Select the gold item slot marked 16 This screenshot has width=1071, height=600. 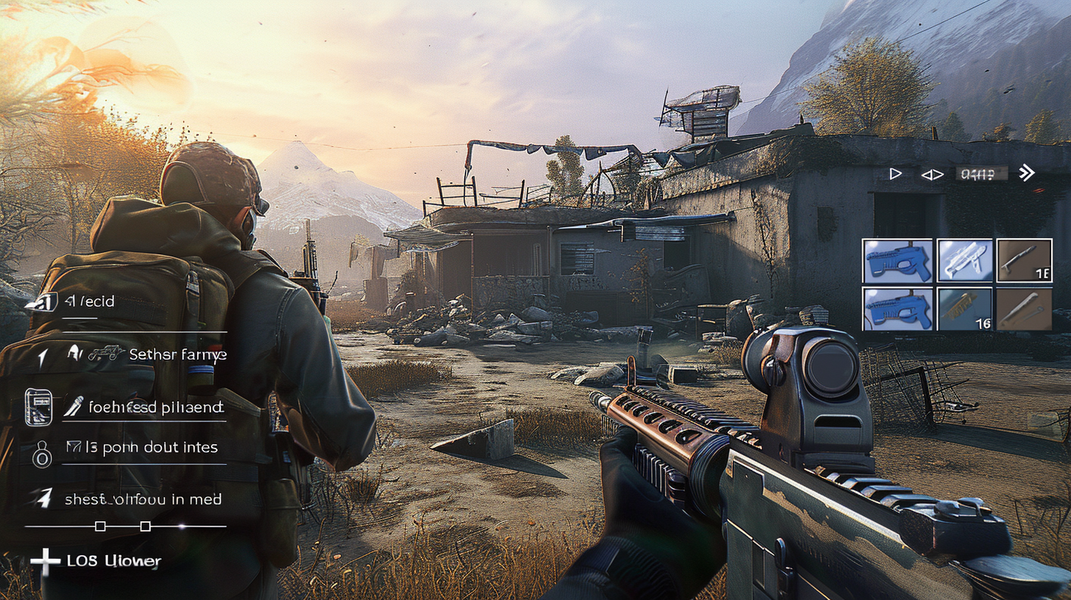pos(965,309)
